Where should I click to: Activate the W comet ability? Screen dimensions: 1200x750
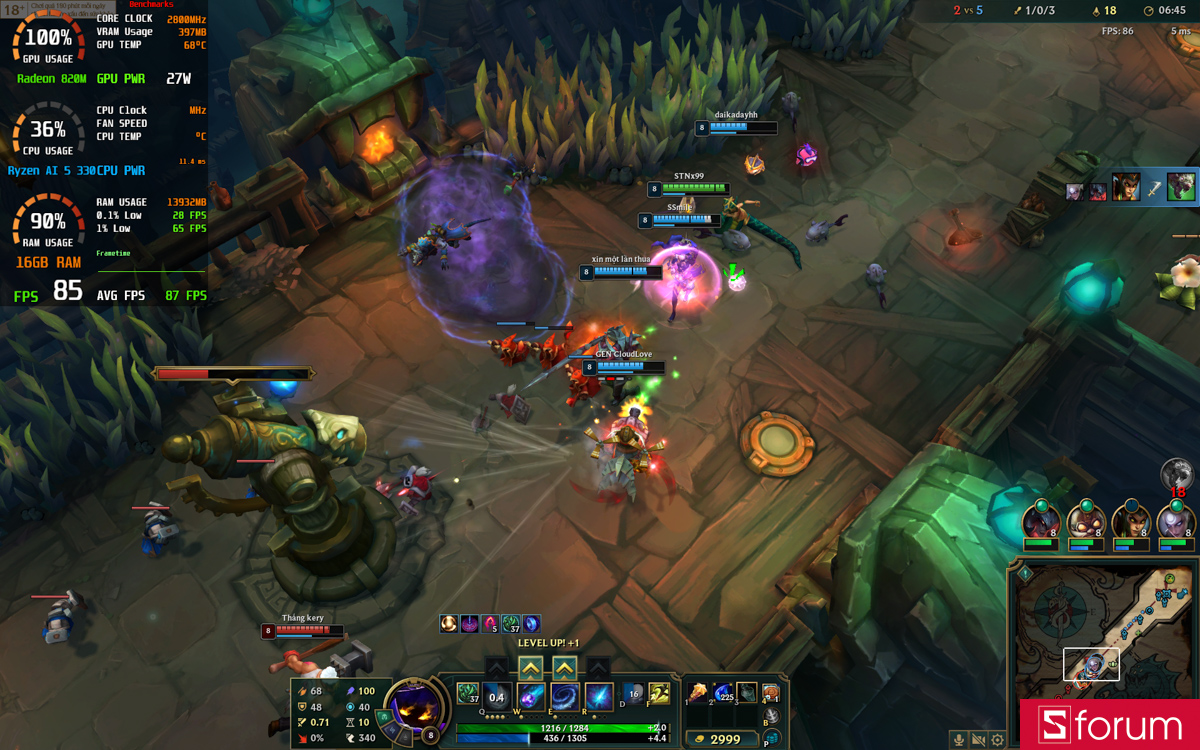point(531,697)
